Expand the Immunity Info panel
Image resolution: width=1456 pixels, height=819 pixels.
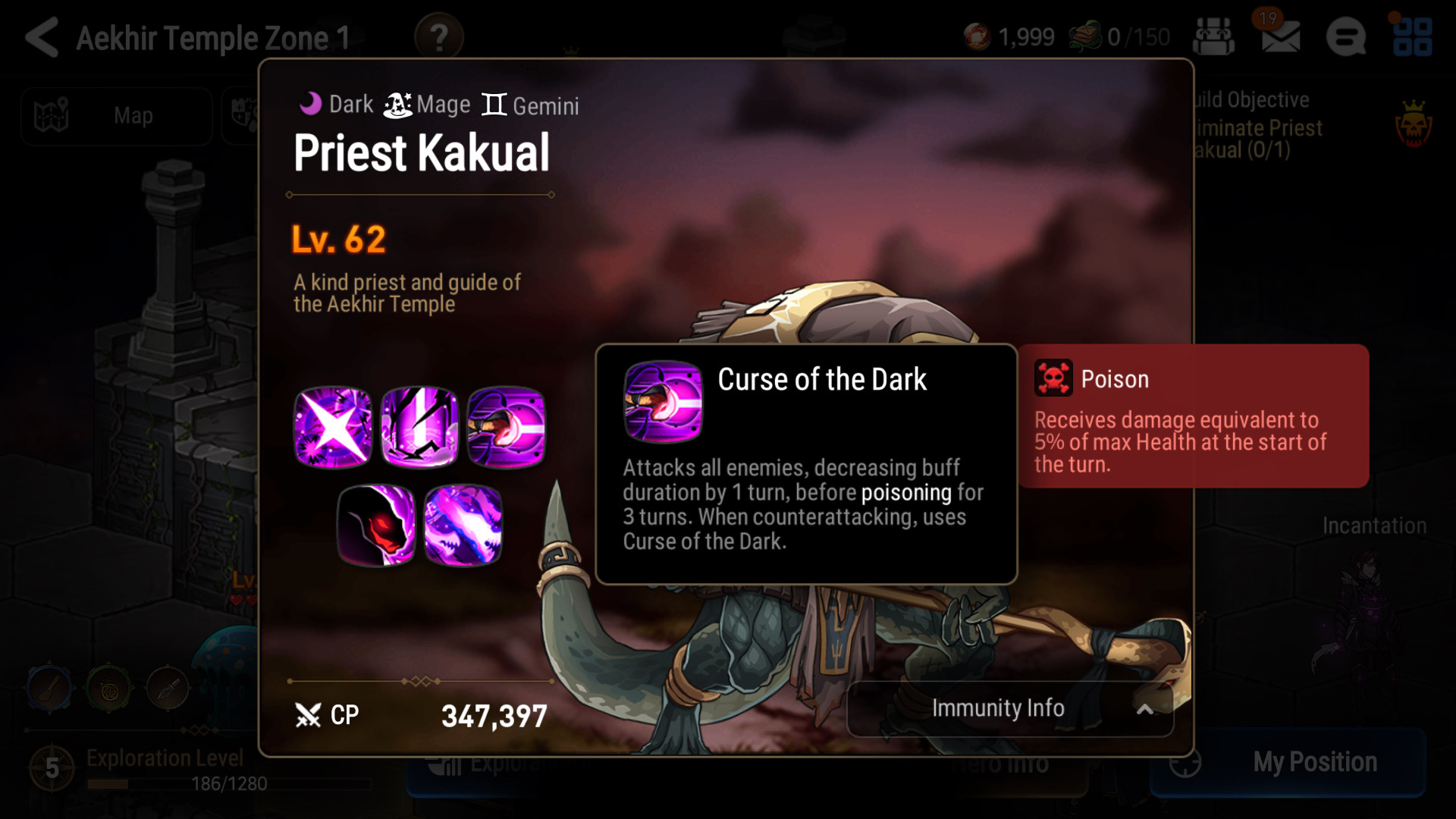1009,709
